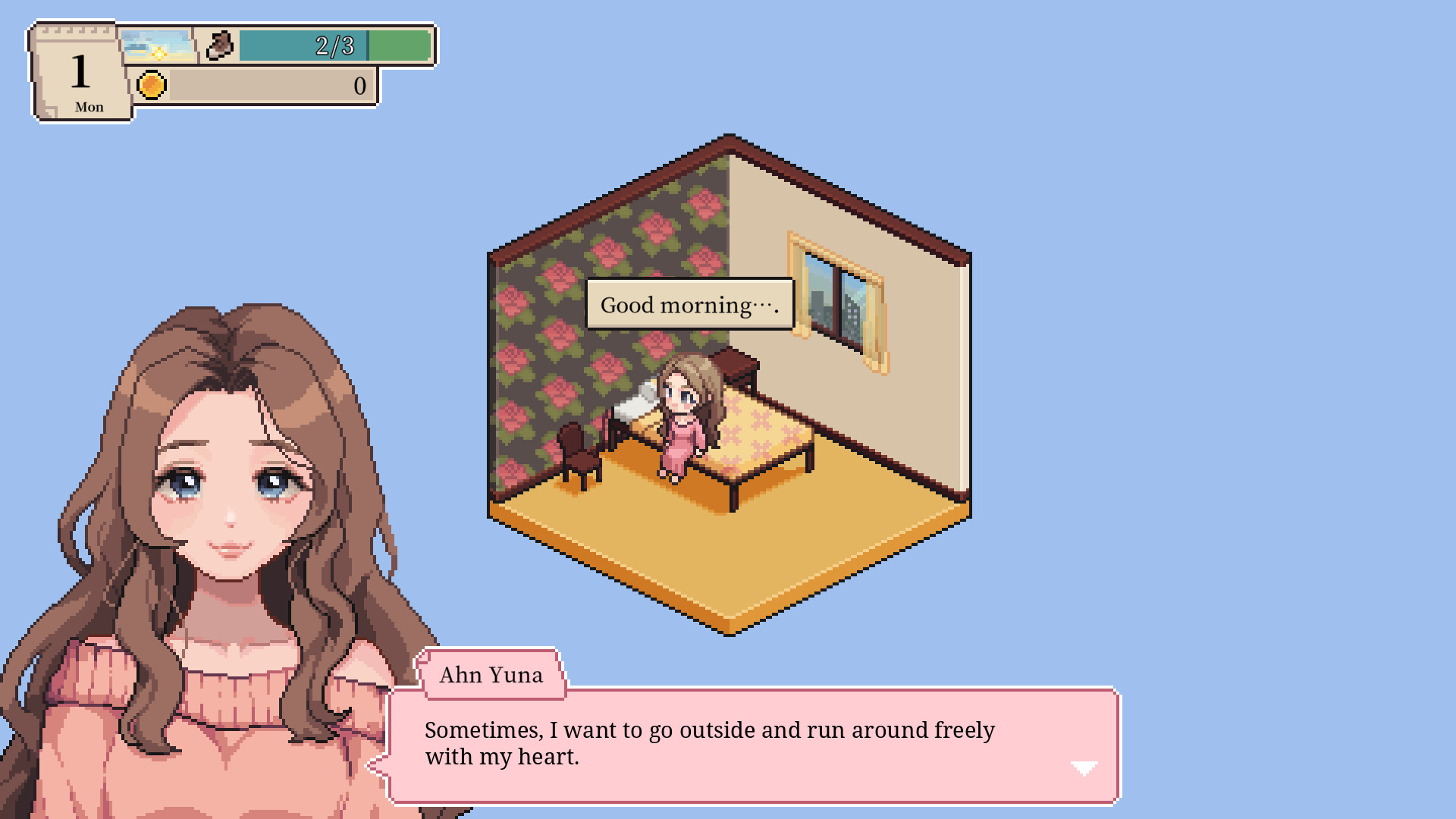1456x819 pixels.
Task: Click the Mon label on the calendar
Action: 89,107
